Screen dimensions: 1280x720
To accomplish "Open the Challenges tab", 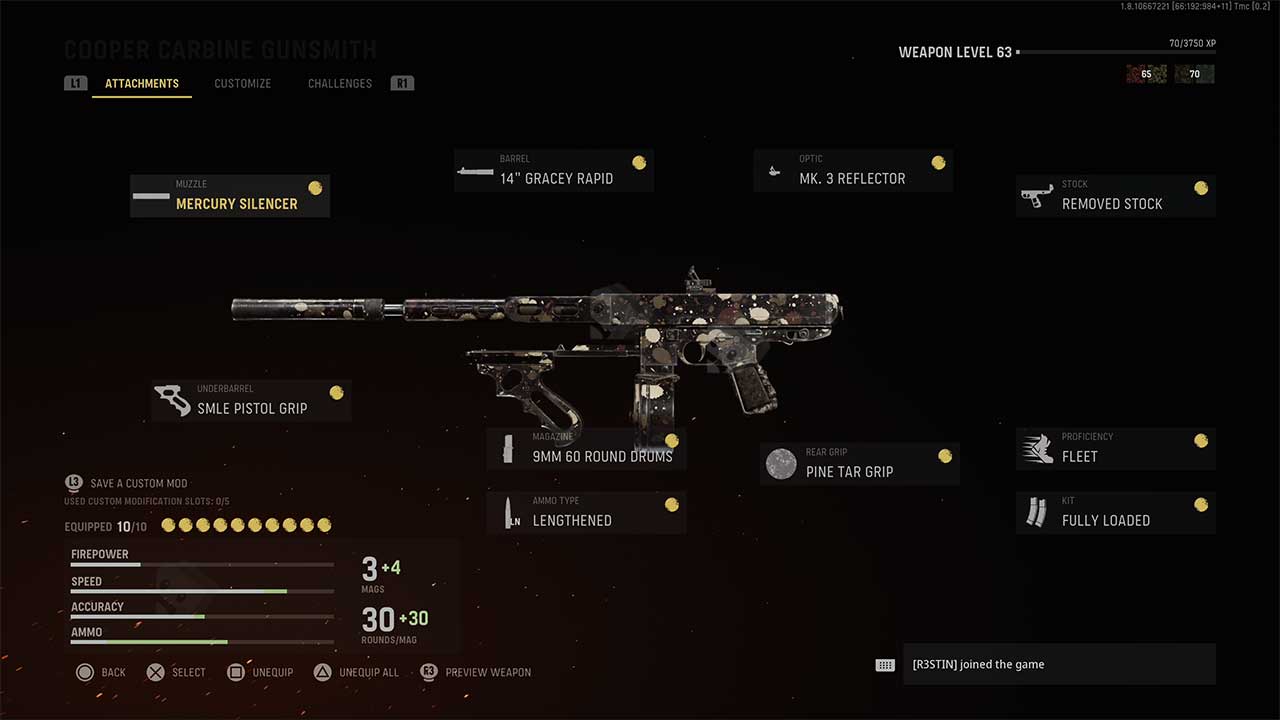I will point(339,83).
